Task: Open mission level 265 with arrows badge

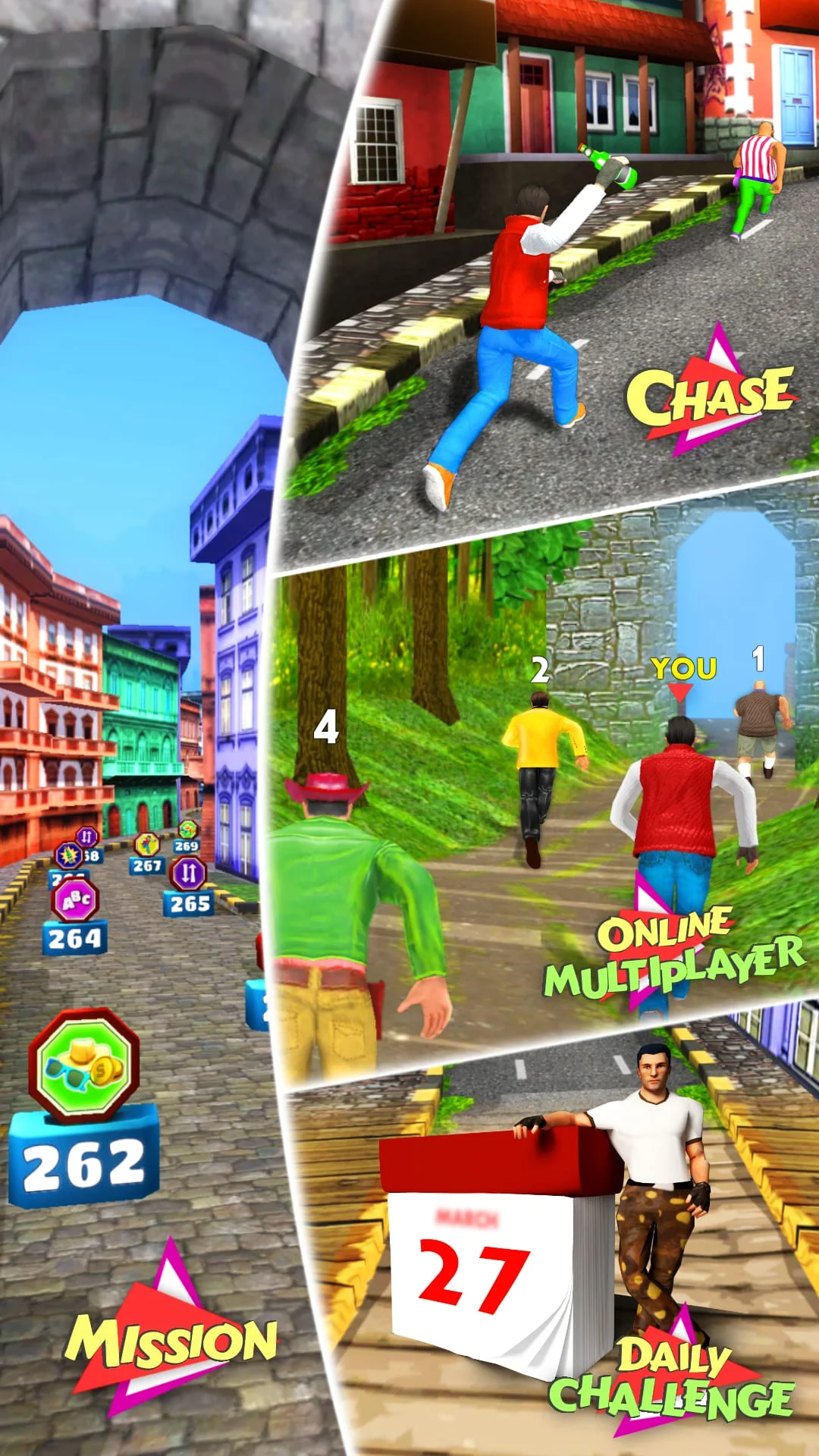Action: pyautogui.click(x=189, y=886)
